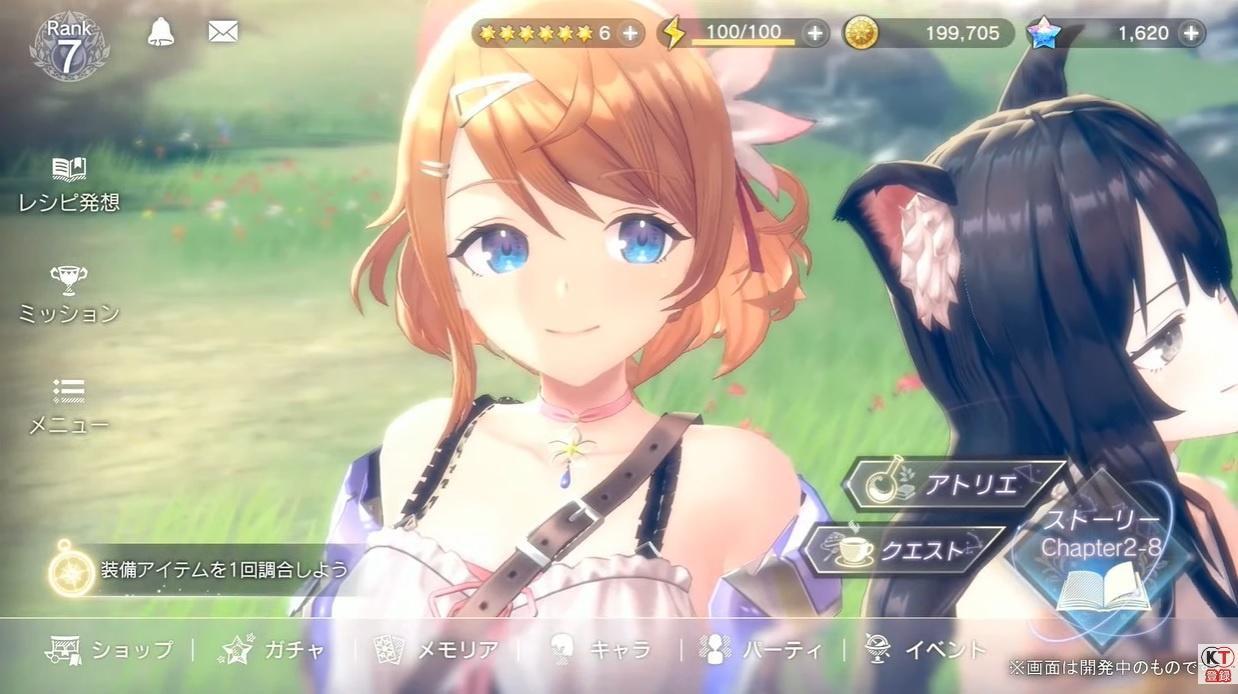Click the Rank 7 player badge
The height and width of the screenshot is (694, 1238).
(x=68, y=47)
